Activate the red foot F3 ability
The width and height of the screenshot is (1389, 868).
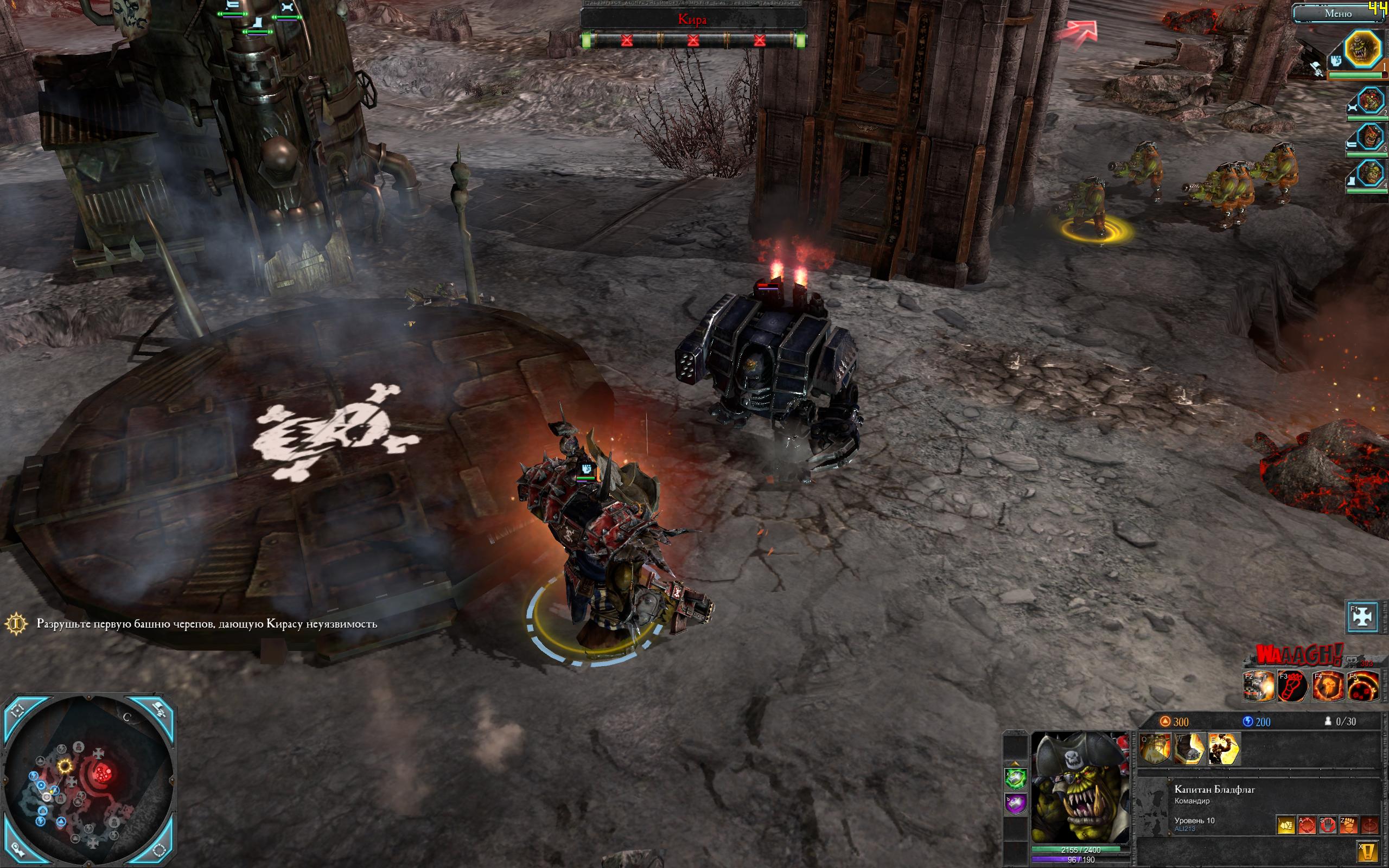(x=1293, y=685)
